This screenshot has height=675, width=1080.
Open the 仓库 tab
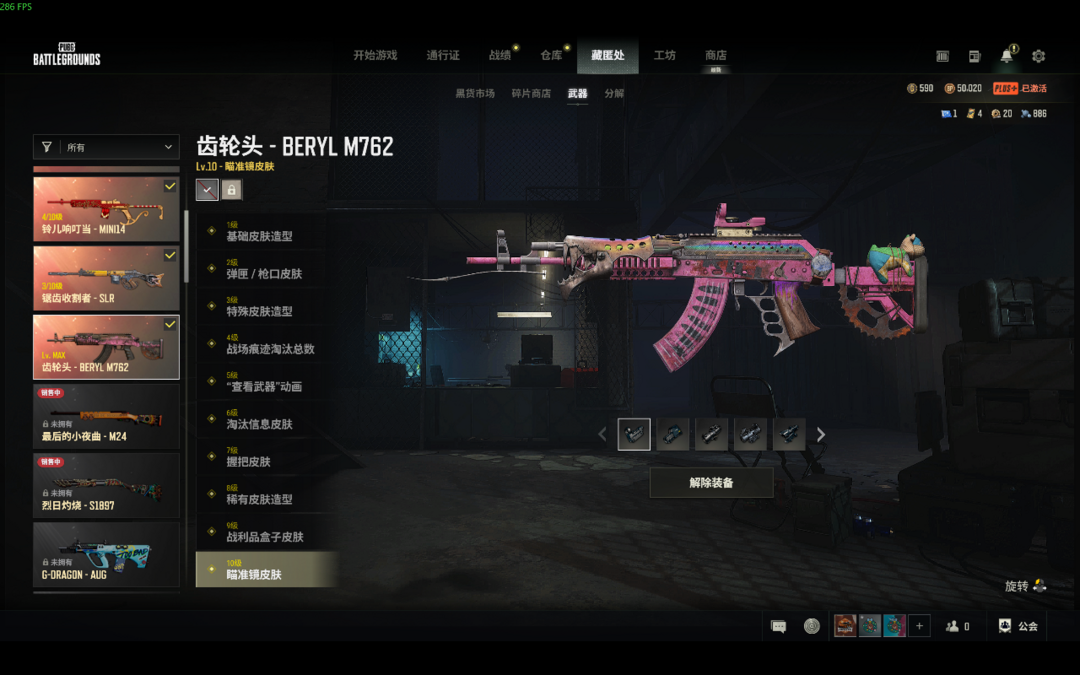coord(551,56)
